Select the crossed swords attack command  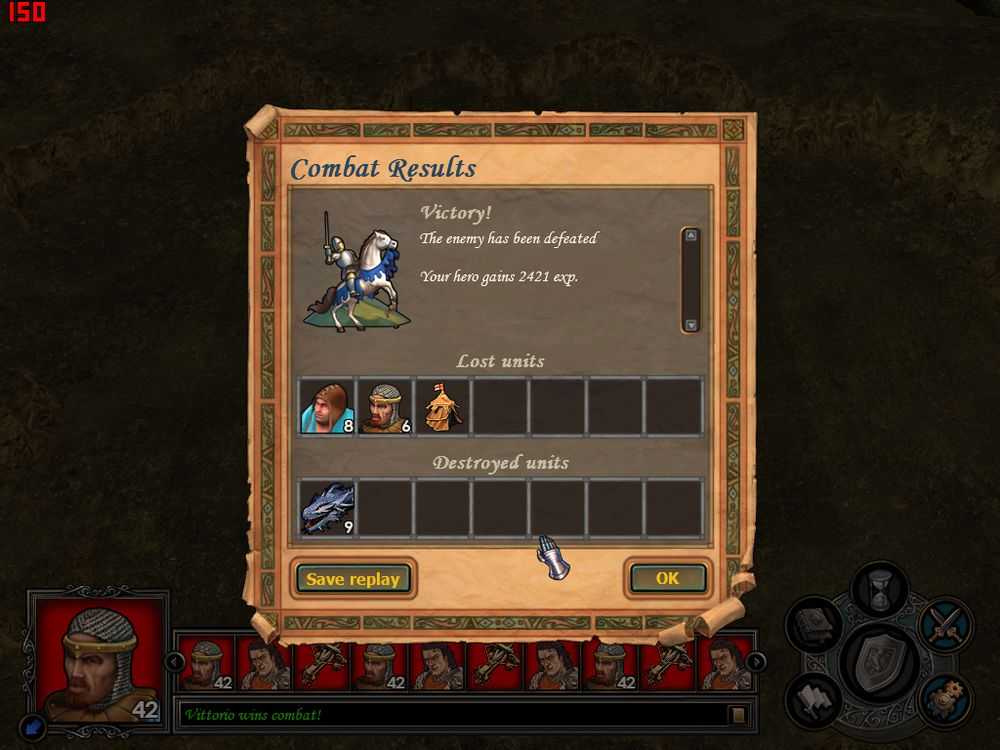945,624
